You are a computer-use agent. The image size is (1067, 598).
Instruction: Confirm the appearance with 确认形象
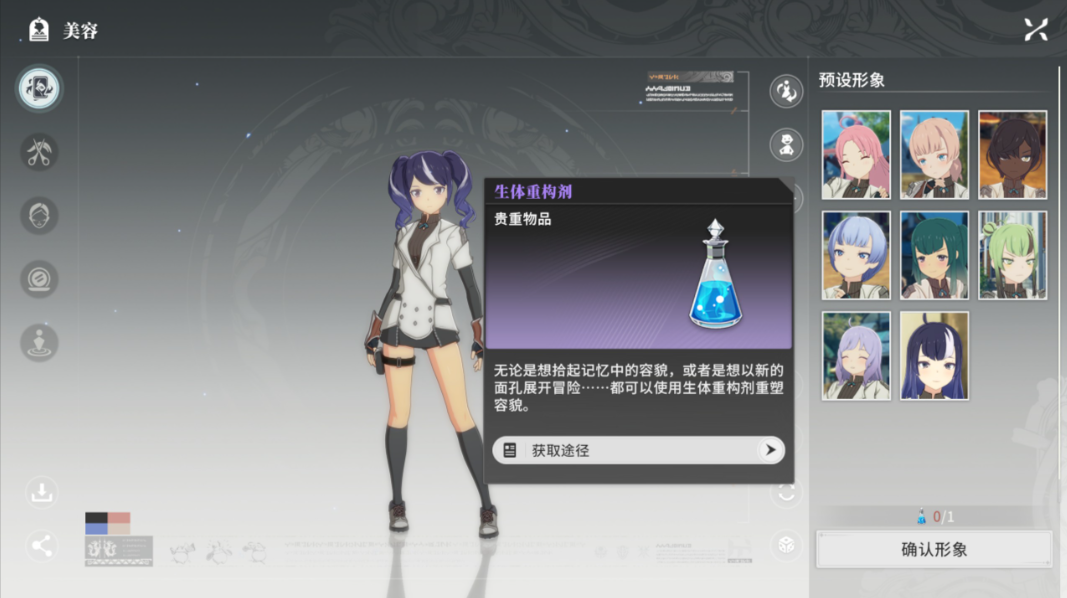(x=934, y=549)
